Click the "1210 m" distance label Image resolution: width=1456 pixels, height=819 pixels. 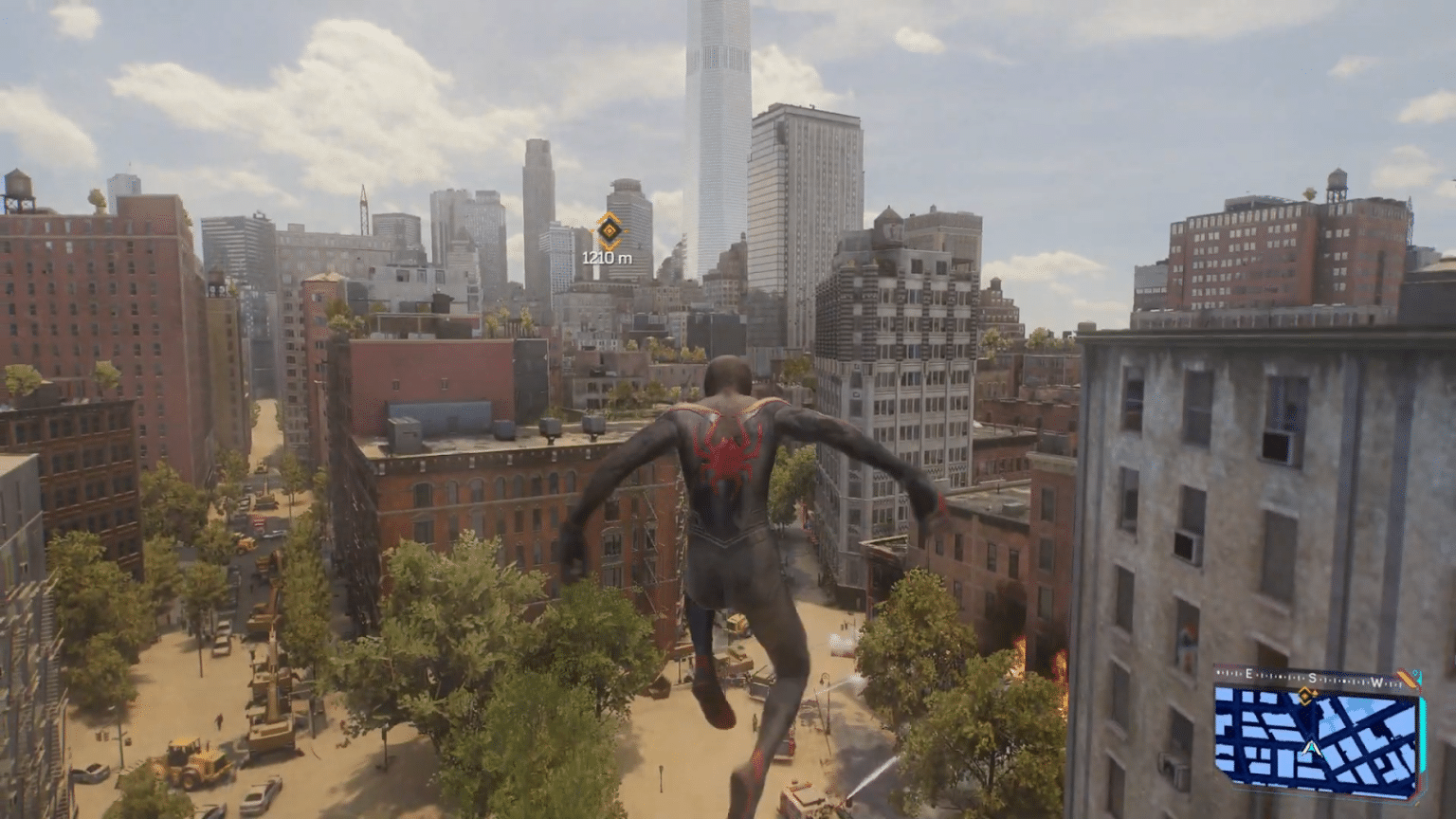(607, 256)
